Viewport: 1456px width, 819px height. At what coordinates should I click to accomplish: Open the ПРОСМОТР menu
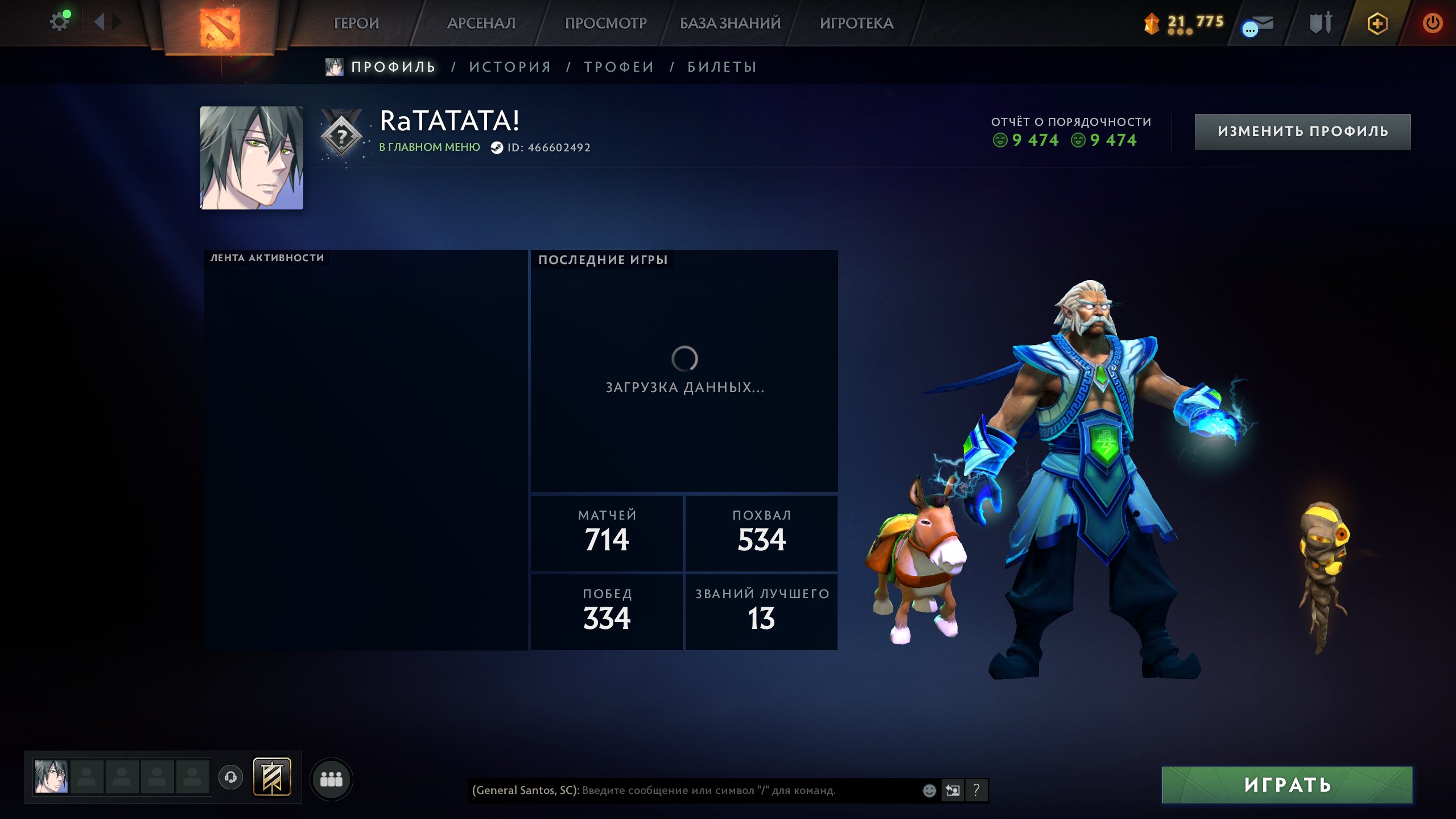[605, 23]
